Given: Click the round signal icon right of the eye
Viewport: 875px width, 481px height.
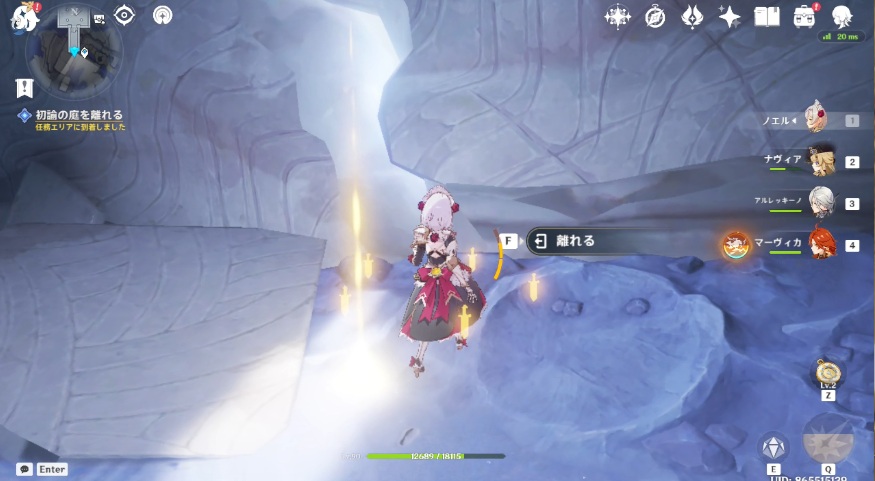Looking at the screenshot, I should (x=162, y=15).
